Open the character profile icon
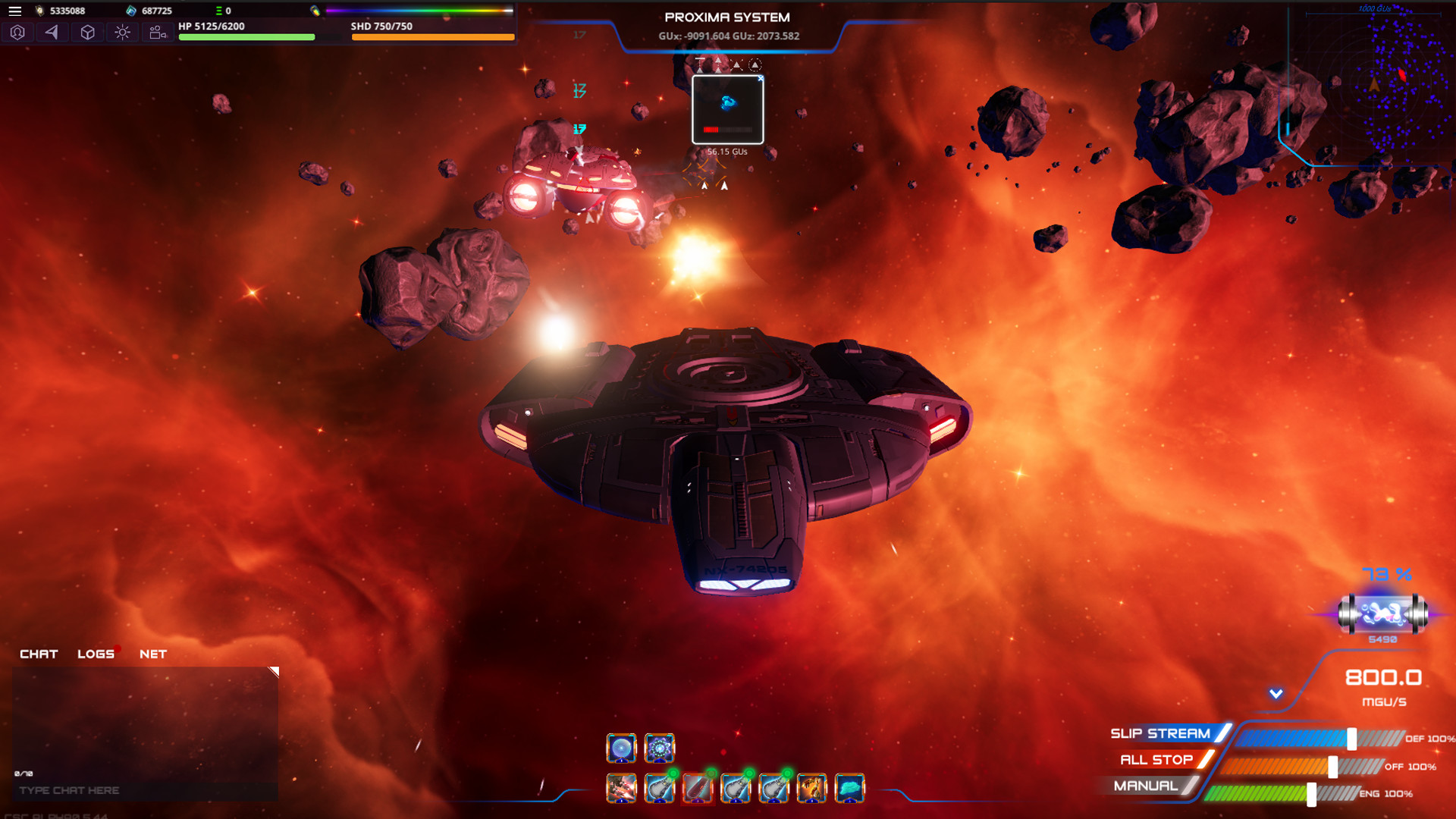Image resolution: width=1456 pixels, height=819 pixels. pos(17,33)
